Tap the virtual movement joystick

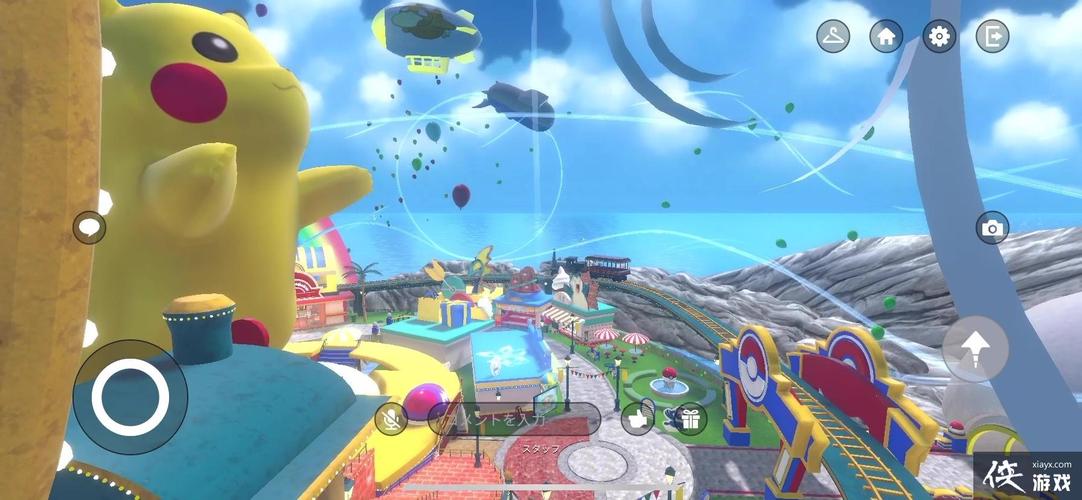pyautogui.click(x=130, y=397)
